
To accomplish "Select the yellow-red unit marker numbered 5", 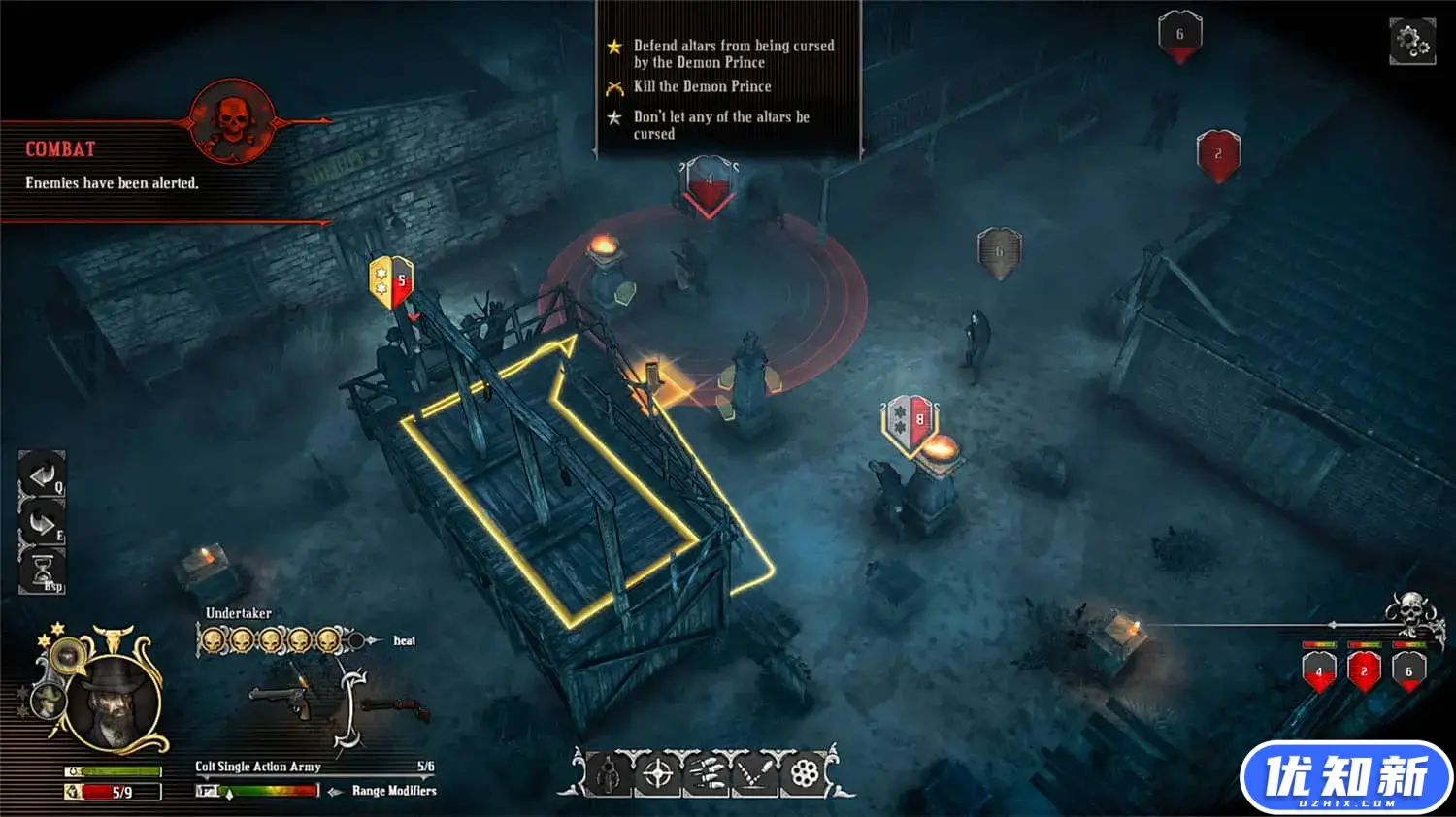I will point(391,281).
